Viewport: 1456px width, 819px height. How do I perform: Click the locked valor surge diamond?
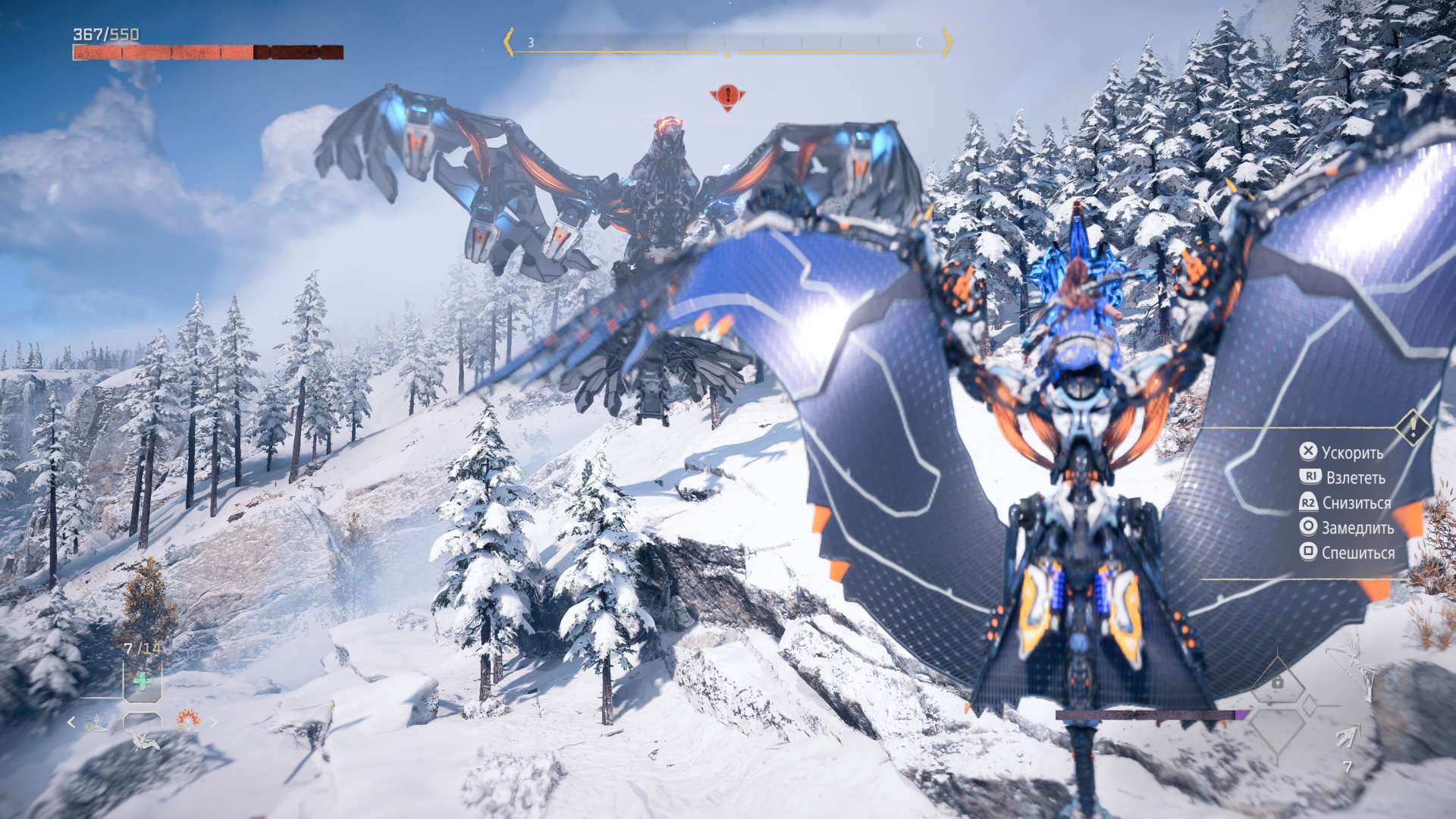1278,684
